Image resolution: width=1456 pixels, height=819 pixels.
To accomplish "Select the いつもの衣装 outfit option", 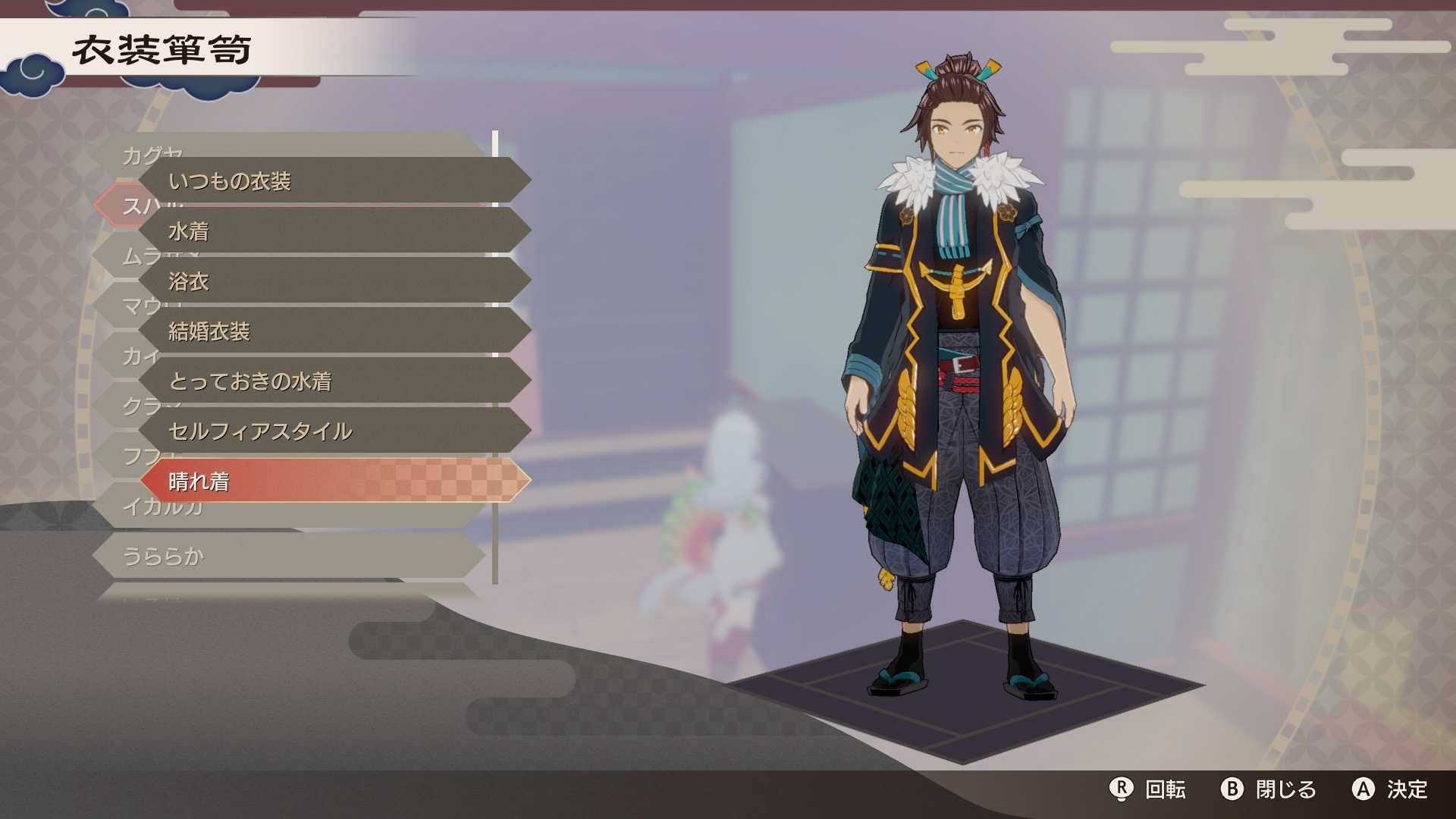I will click(334, 180).
